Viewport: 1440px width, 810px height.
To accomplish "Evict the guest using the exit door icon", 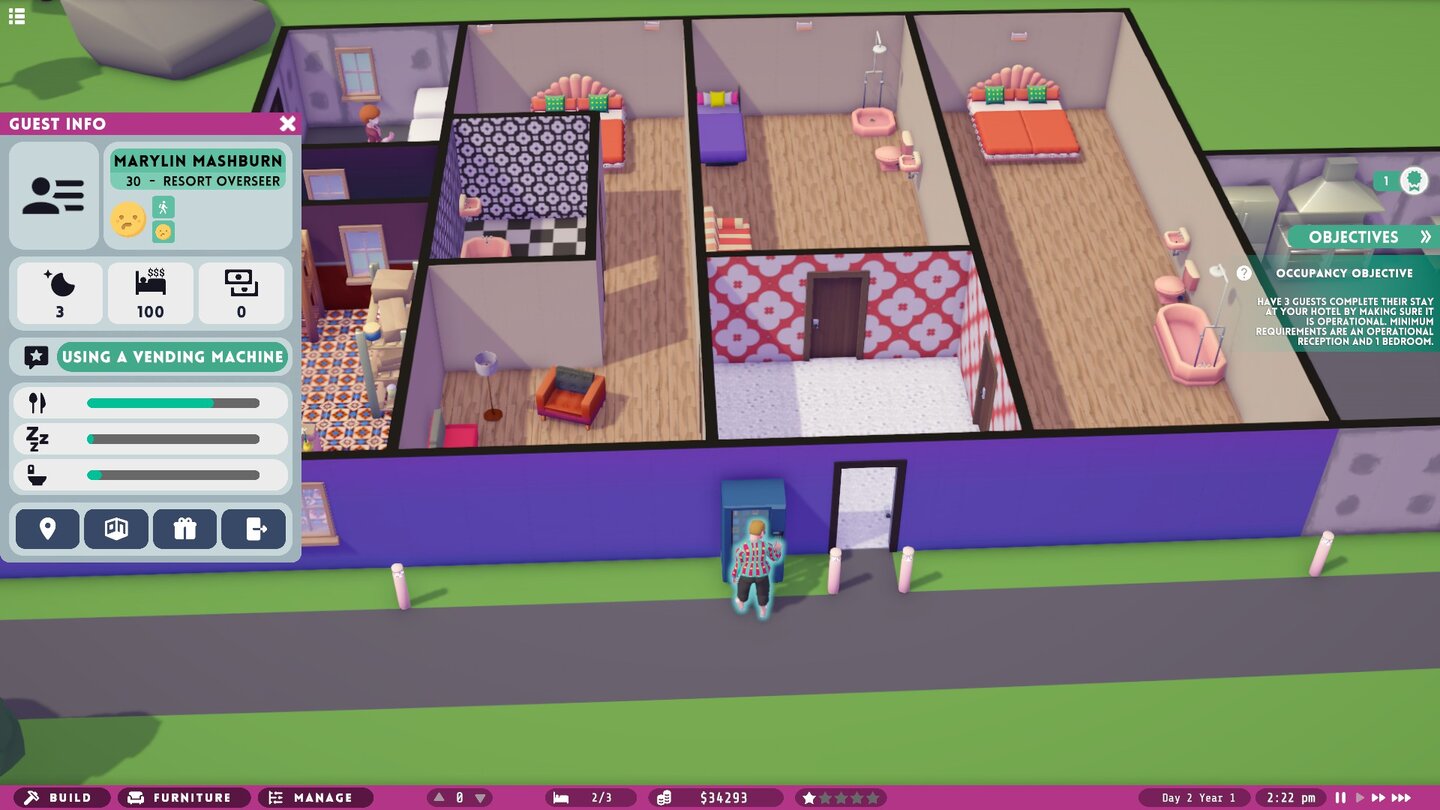I will tap(254, 528).
